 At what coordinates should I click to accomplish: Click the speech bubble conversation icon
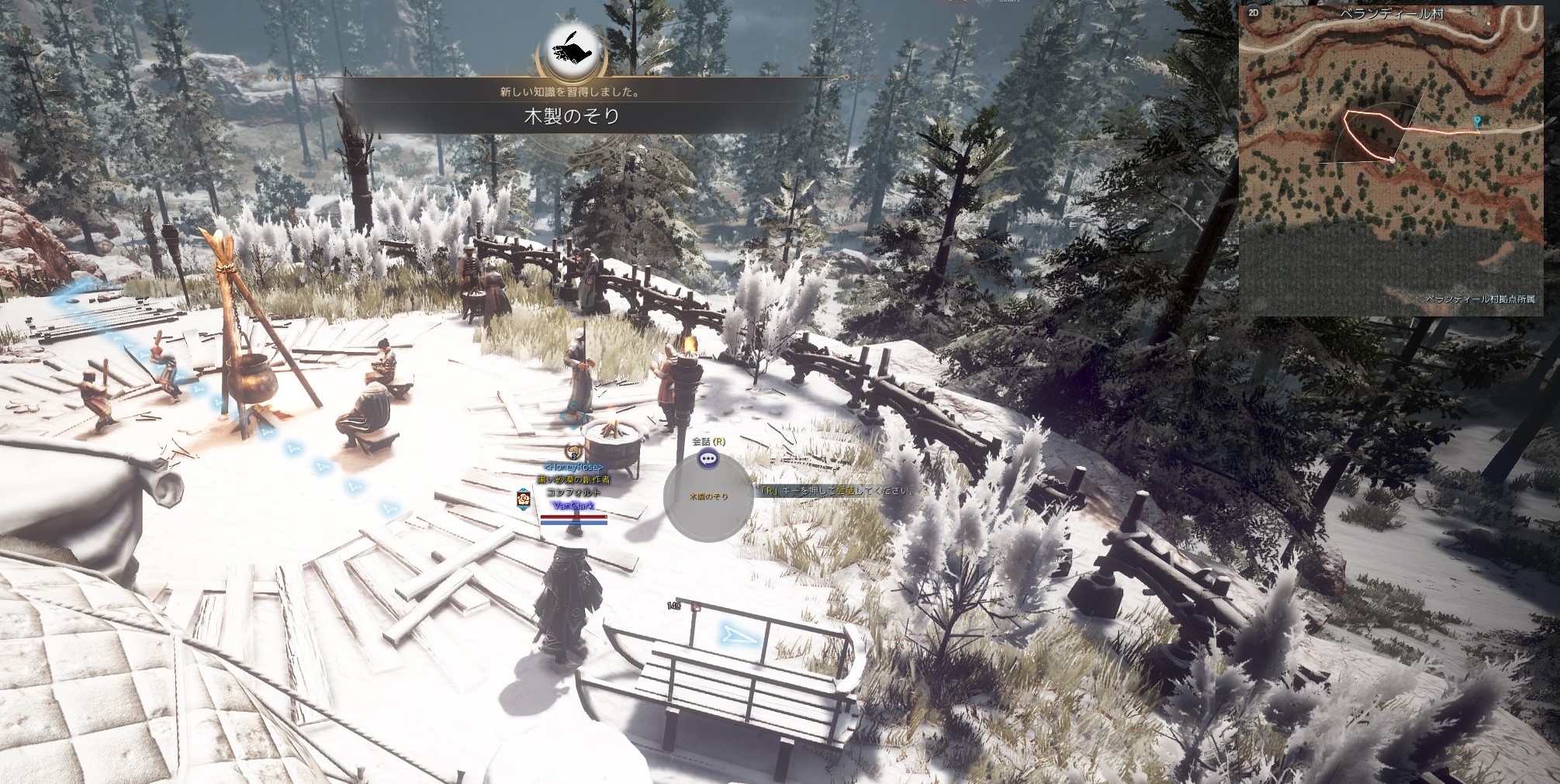pyautogui.click(x=707, y=459)
